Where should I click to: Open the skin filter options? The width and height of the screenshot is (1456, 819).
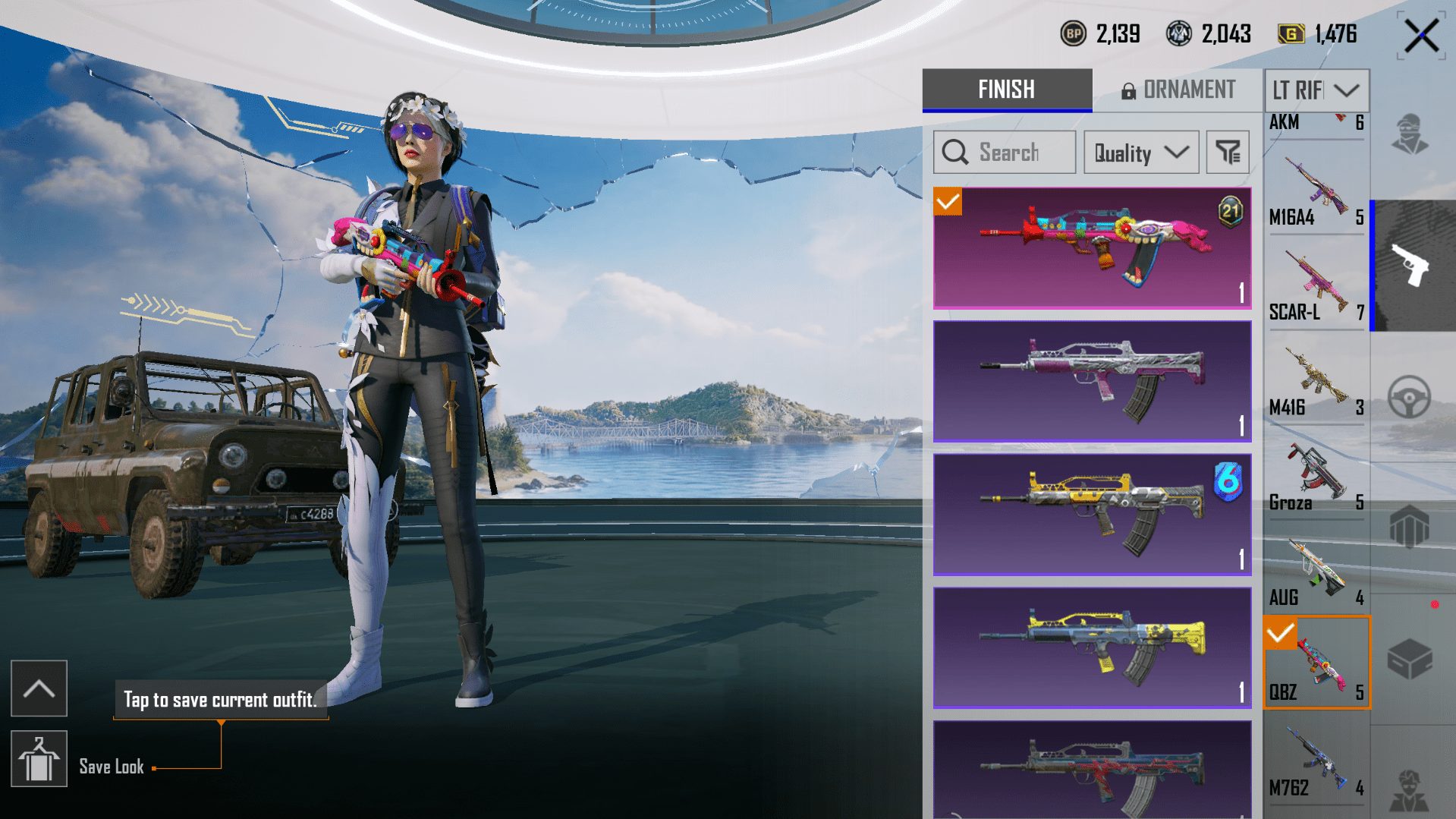pos(1227,153)
